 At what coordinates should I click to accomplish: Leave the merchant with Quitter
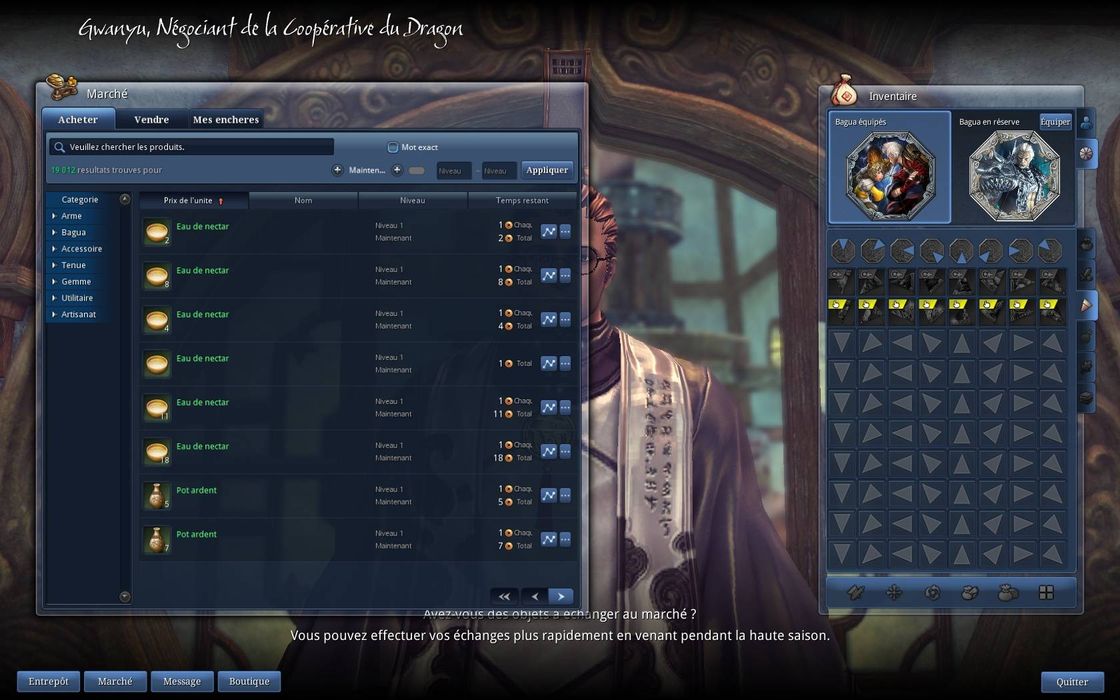click(1072, 682)
